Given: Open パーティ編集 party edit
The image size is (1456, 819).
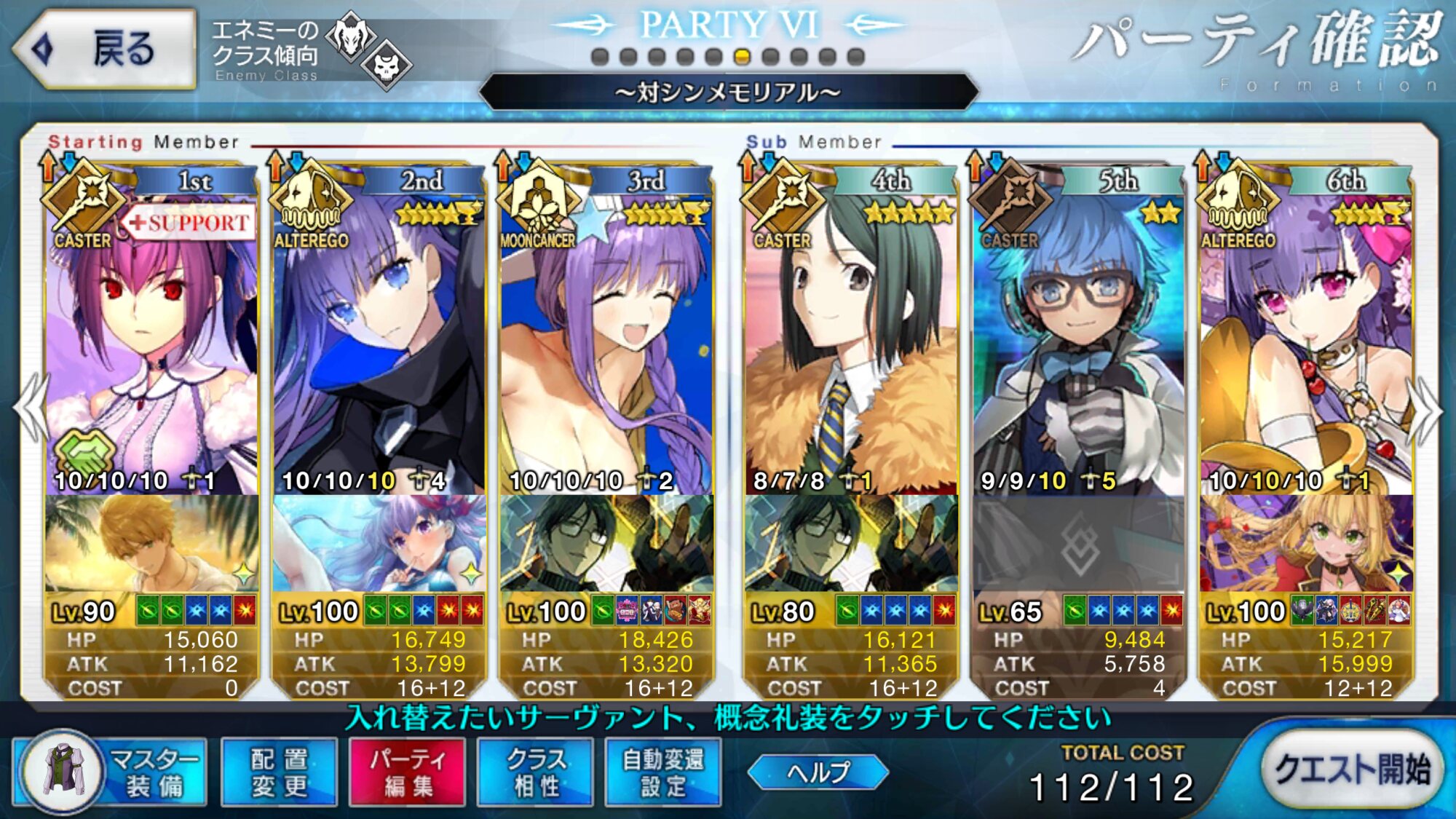Looking at the screenshot, I should (407, 772).
